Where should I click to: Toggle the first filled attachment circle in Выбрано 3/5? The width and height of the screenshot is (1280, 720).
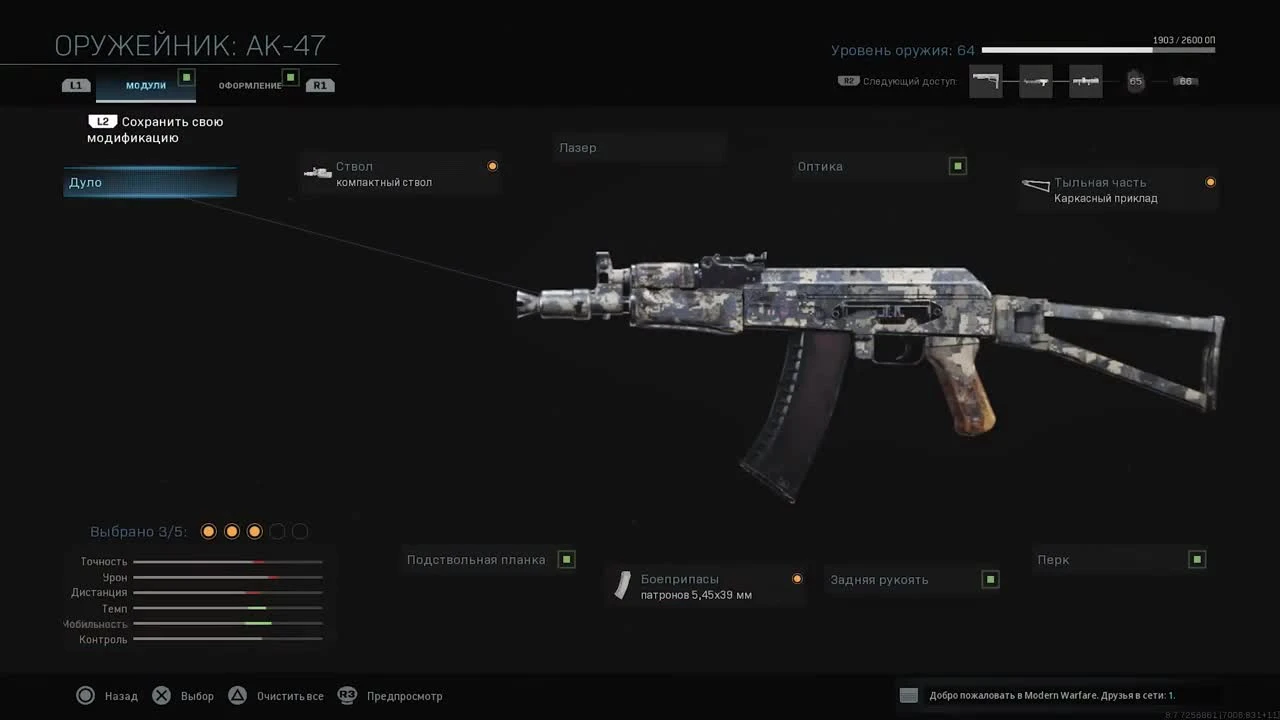[x=208, y=531]
